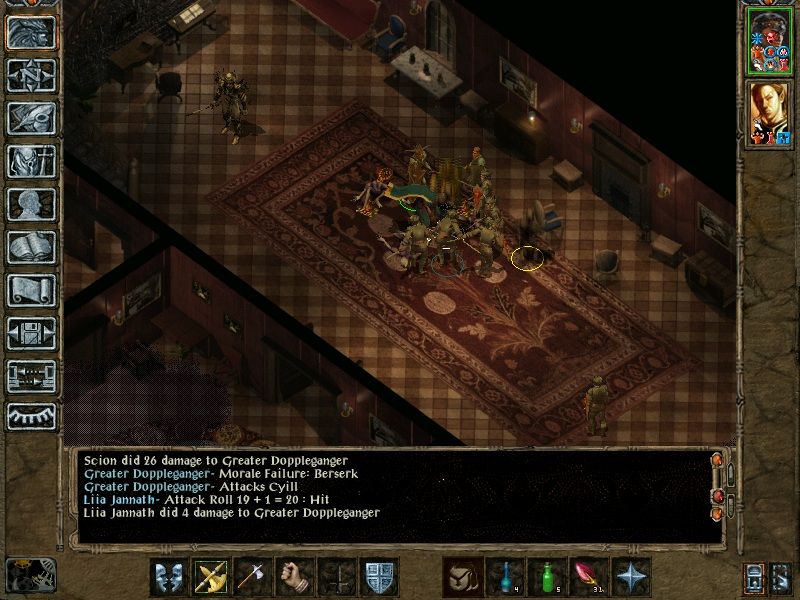The image size is (800, 600).
Task: Switch to the axe weapon slot
Action: click(x=253, y=577)
